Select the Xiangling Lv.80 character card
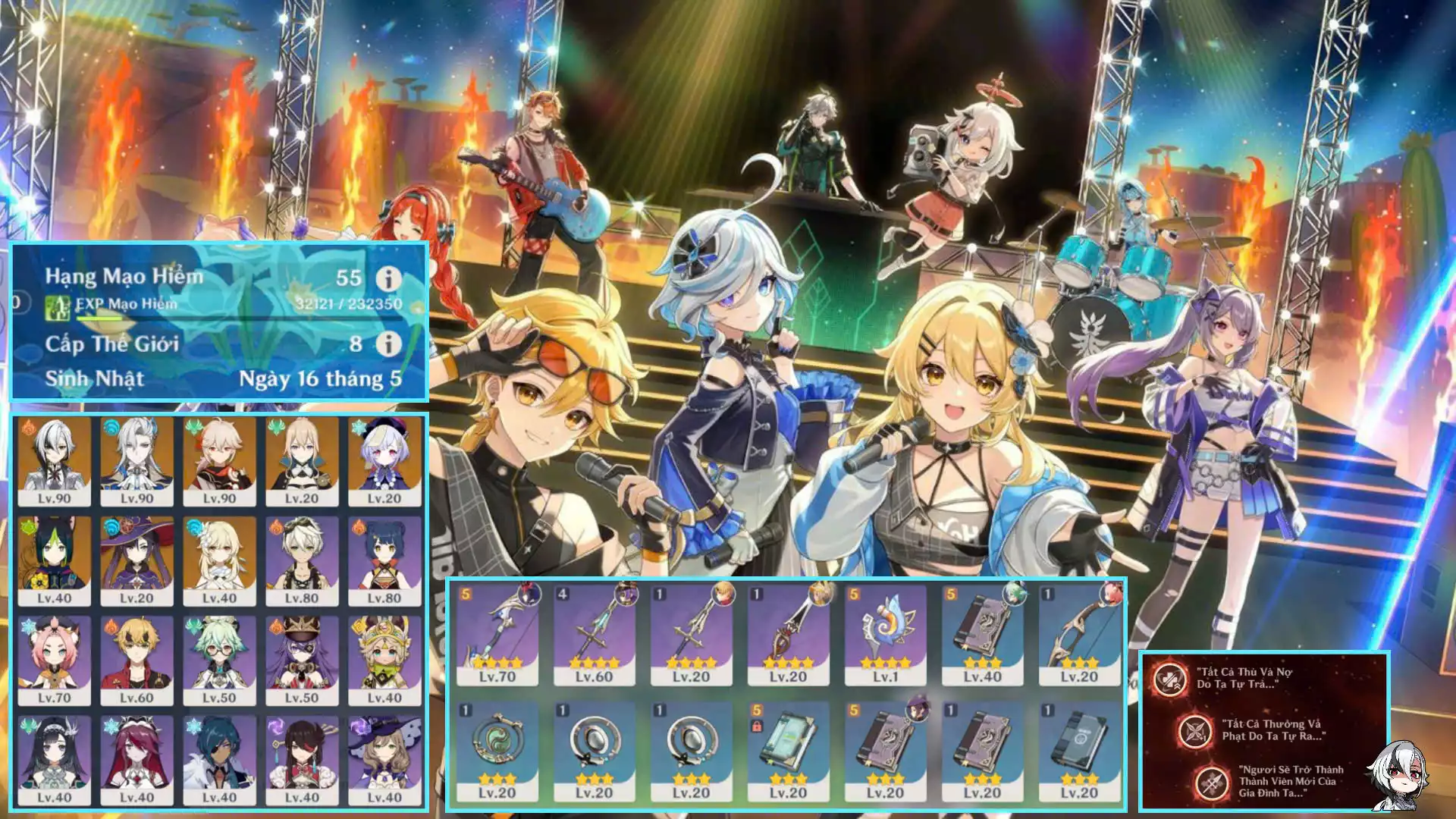The height and width of the screenshot is (819, 1456). [384, 560]
